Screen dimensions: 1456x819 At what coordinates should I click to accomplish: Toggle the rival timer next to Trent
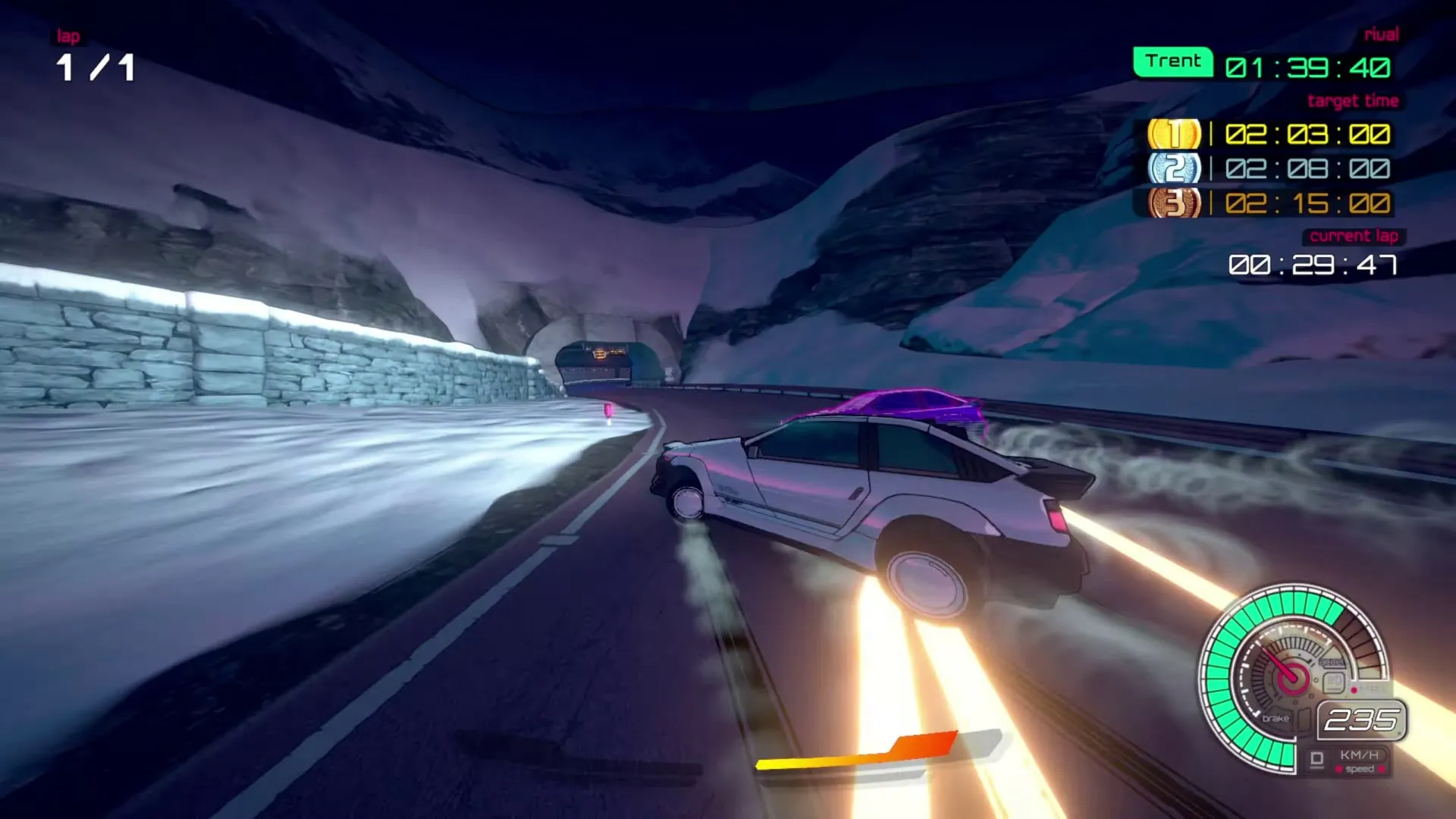[x=1310, y=67]
